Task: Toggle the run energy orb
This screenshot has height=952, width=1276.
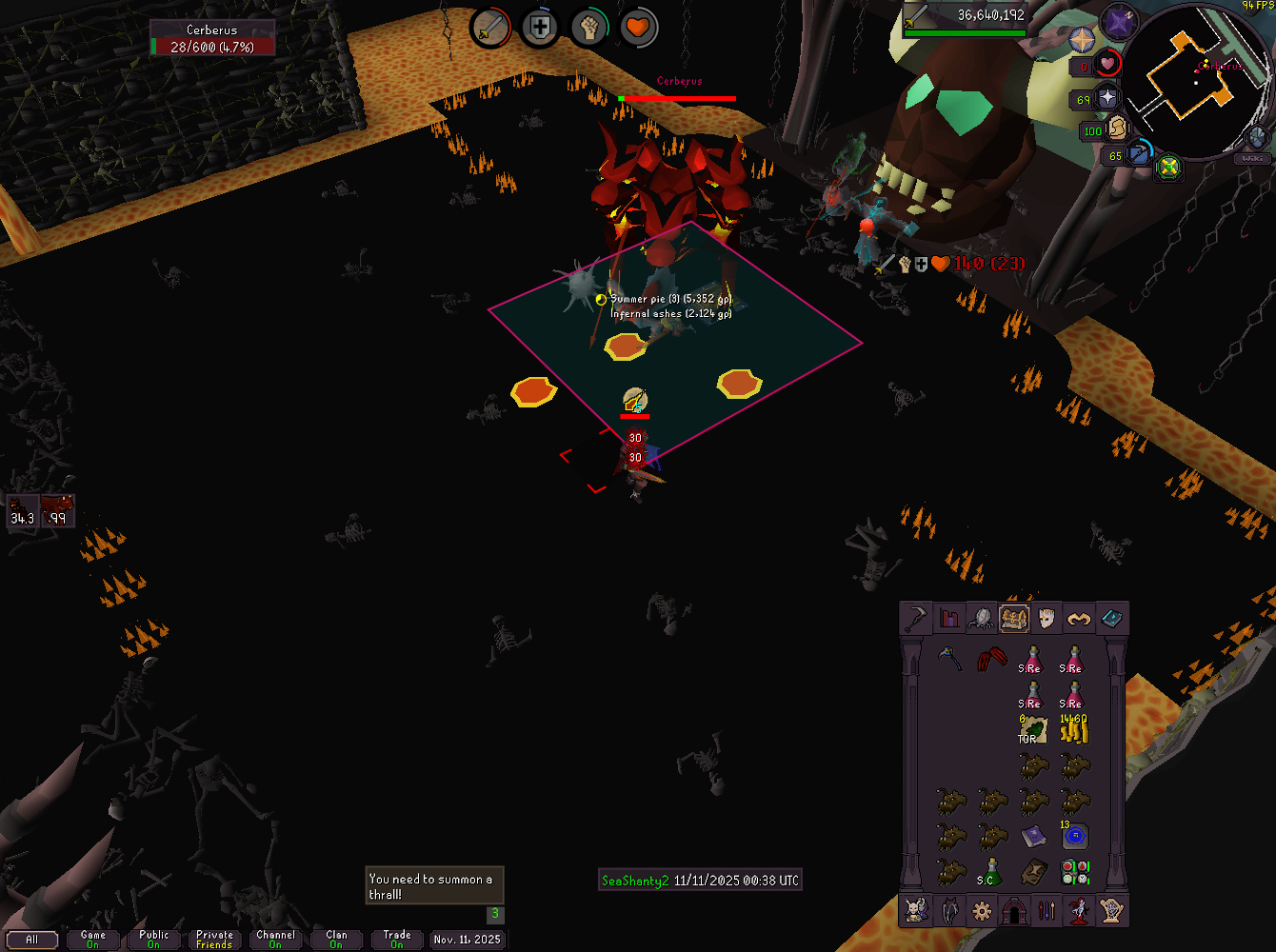Action: point(1118,129)
